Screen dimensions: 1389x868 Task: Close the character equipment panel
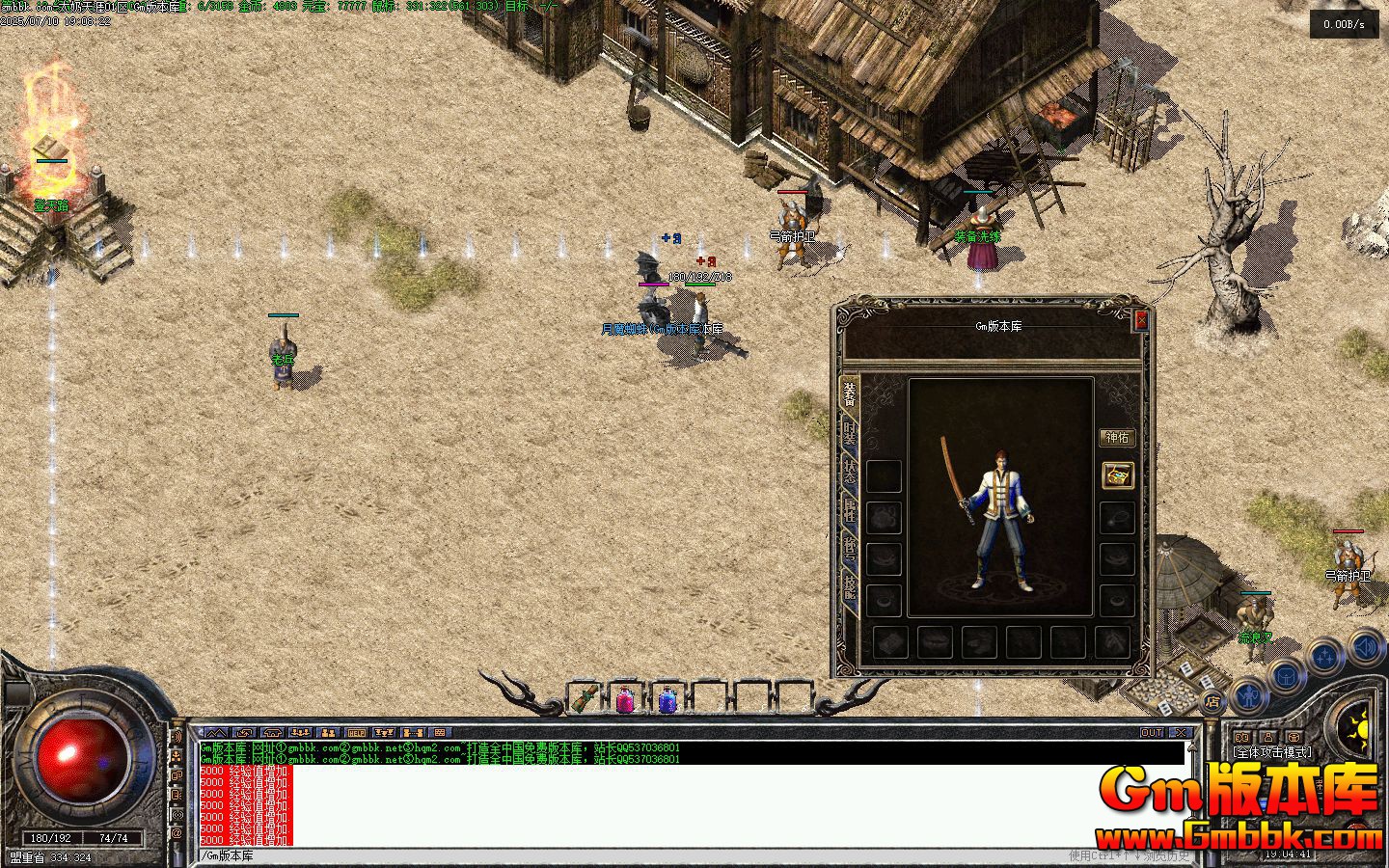pyautogui.click(x=1141, y=320)
